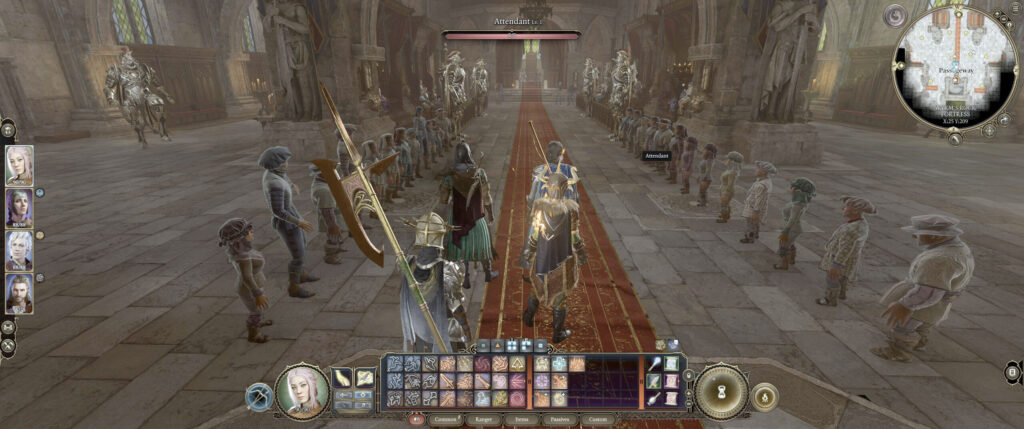Click the active character portrait by hotbar
Image resolution: width=1024 pixels, height=429 pixels.
301,391
